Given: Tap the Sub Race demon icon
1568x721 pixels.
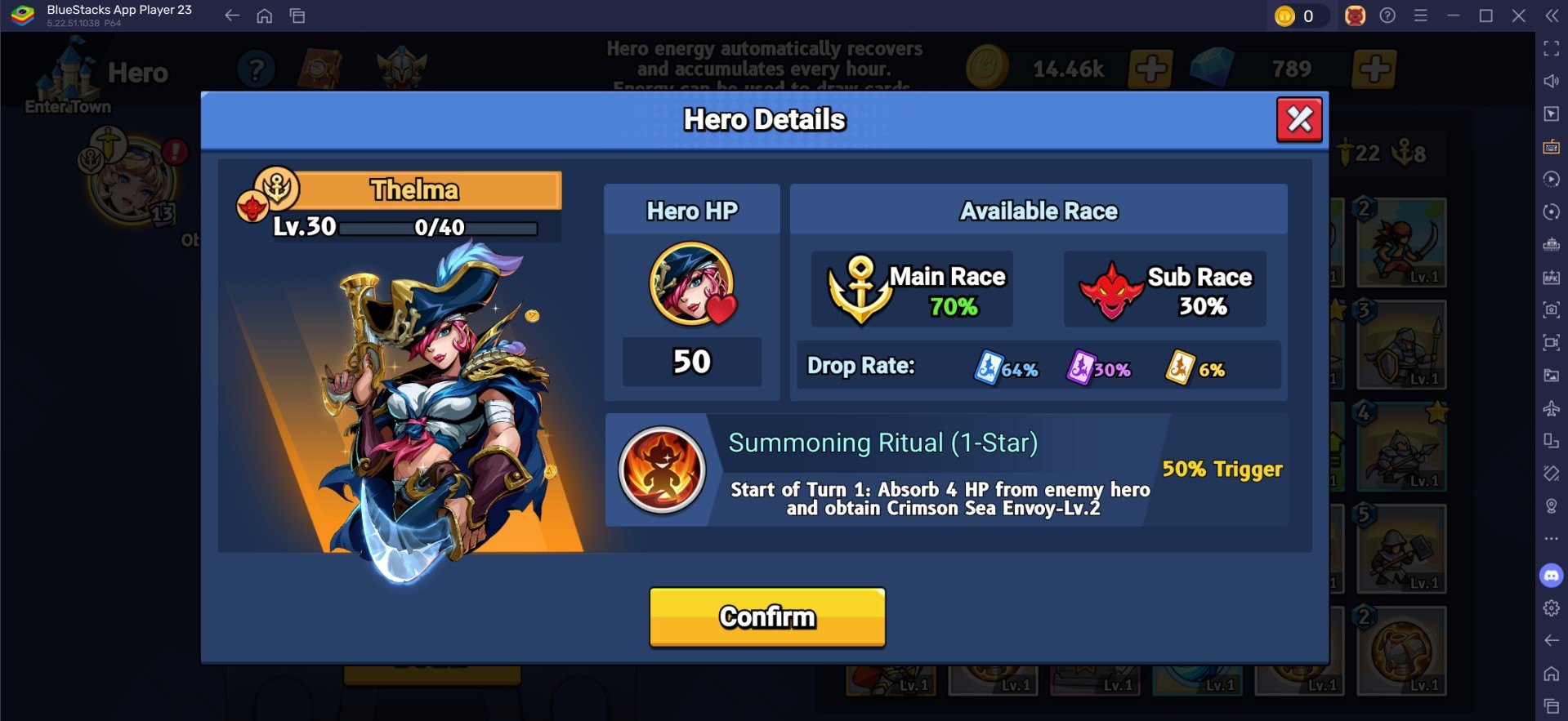Looking at the screenshot, I should 1110,291.
